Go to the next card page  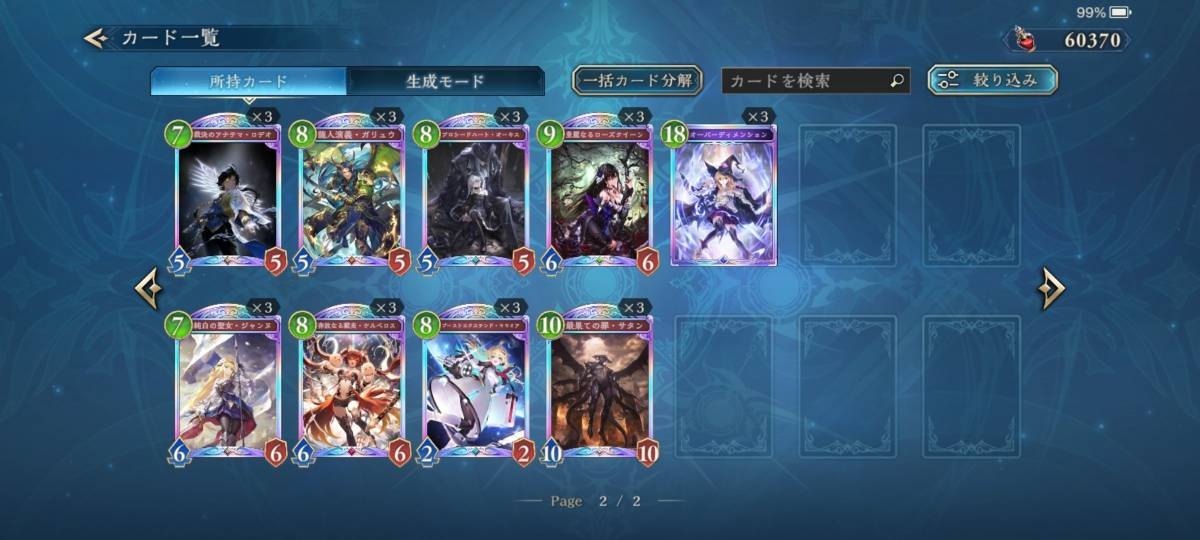tap(1051, 289)
